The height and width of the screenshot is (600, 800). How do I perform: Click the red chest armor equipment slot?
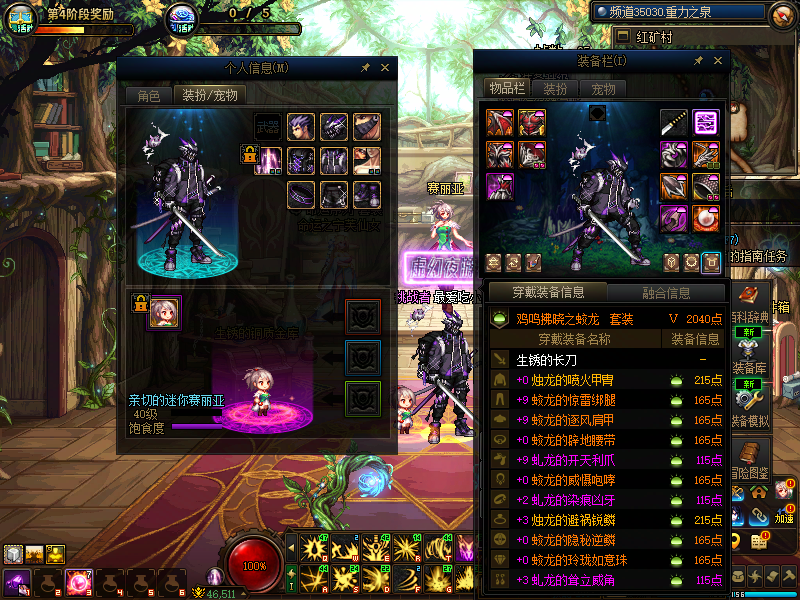pos(532,123)
